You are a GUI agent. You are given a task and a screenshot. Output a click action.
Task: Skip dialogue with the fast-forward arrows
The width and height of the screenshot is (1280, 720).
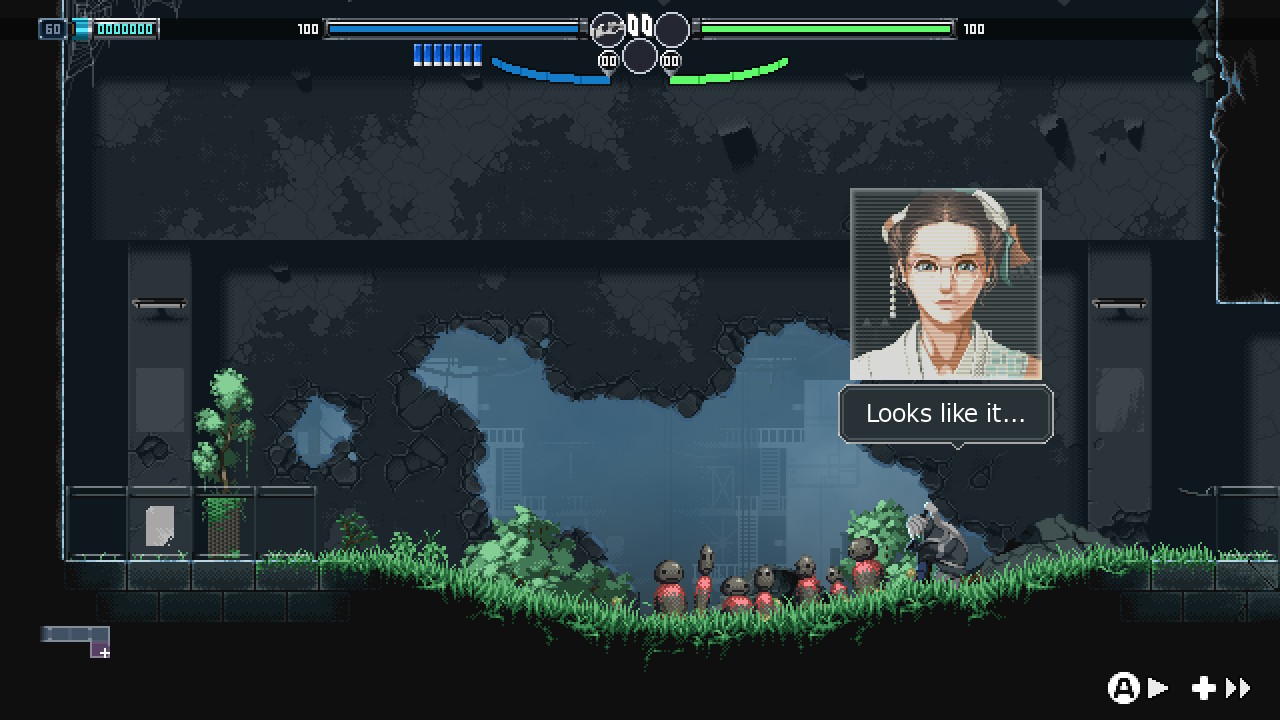pos(1238,688)
